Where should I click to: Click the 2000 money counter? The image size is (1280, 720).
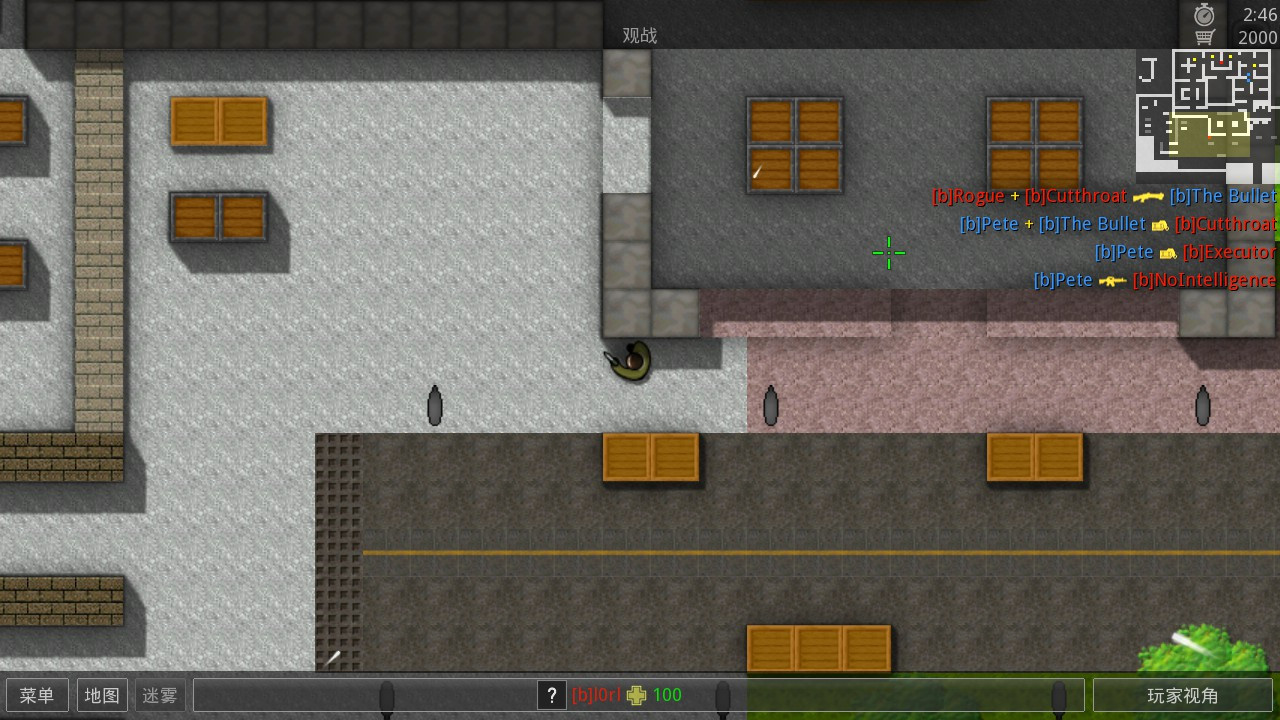tap(1251, 37)
